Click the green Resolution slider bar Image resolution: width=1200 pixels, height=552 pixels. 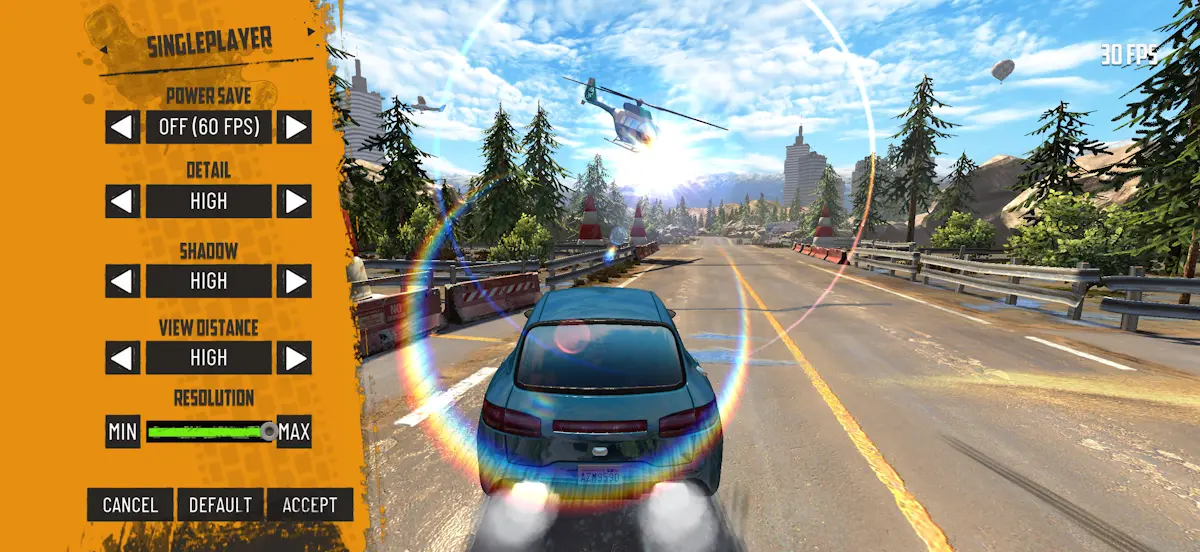pyautogui.click(x=208, y=432)
